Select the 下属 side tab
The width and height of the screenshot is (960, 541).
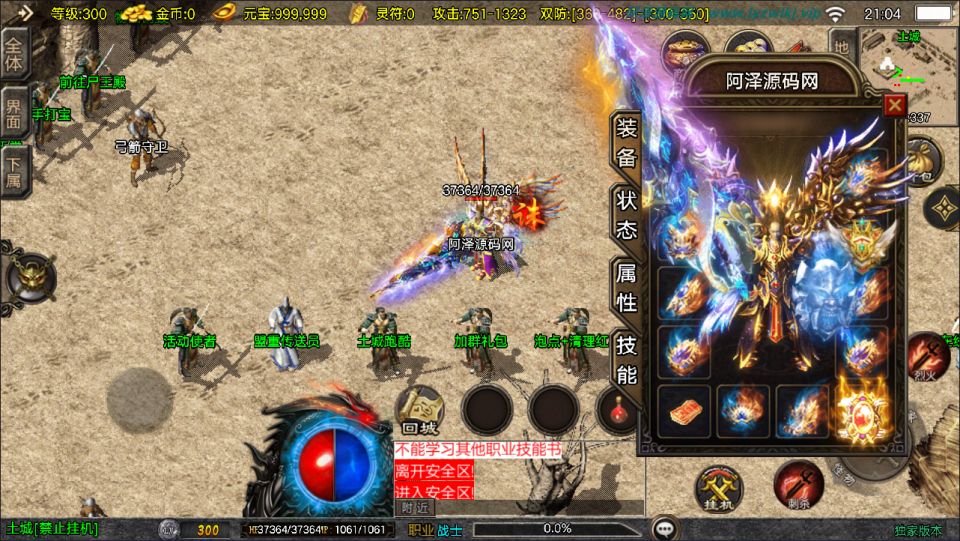[15, 171]
